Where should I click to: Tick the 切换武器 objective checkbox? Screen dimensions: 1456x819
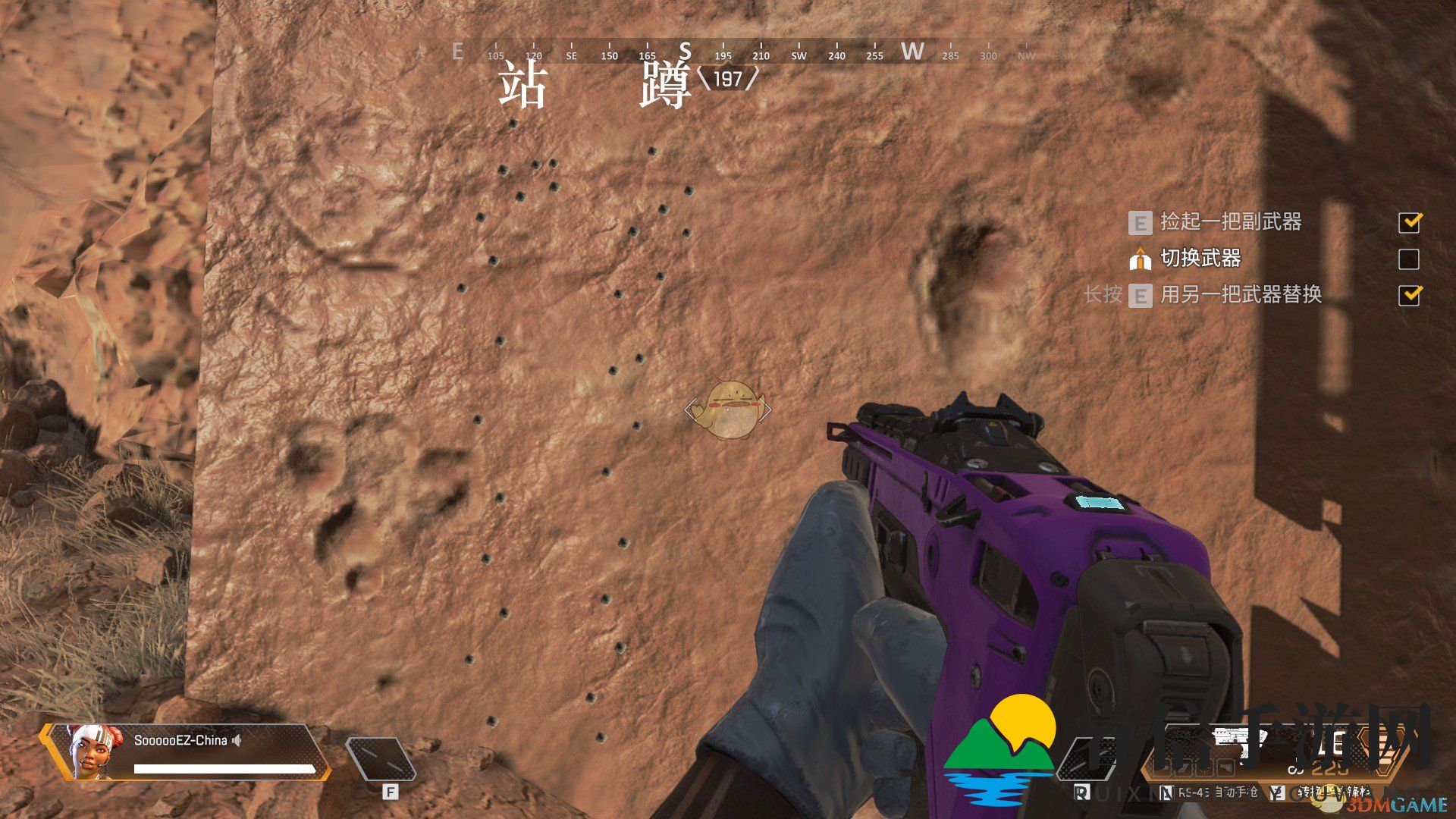1408,259
